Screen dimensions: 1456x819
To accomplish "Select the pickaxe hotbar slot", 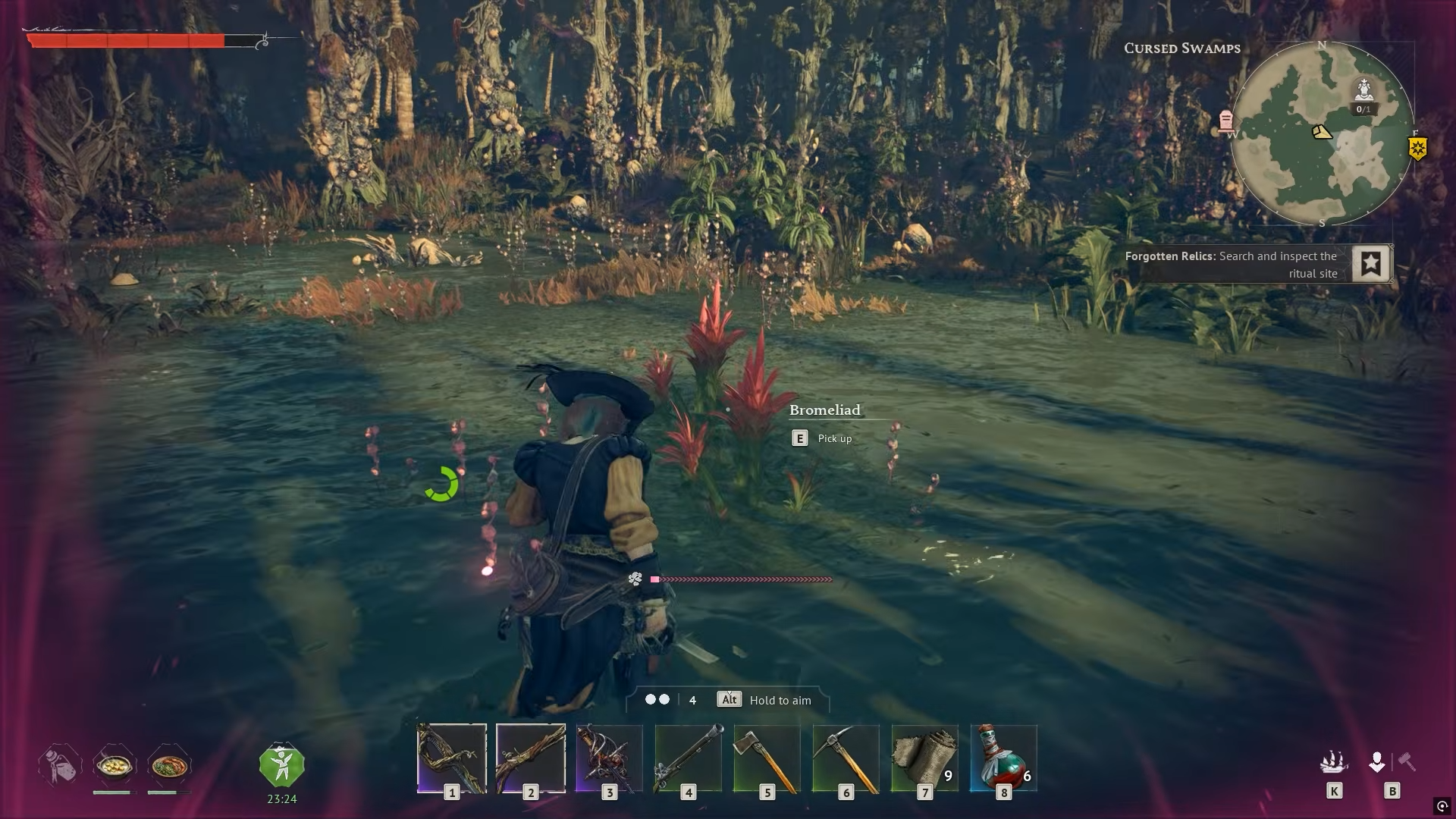I will pos(846,758).
